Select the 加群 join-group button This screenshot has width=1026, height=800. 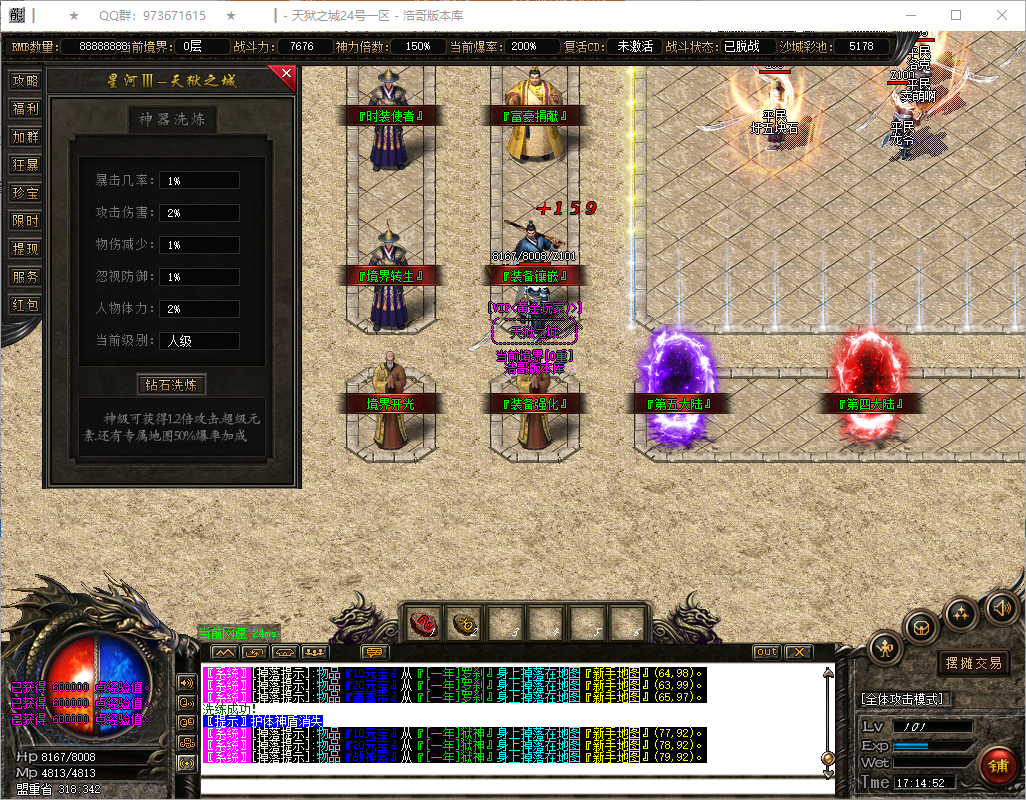pos(25,137)
